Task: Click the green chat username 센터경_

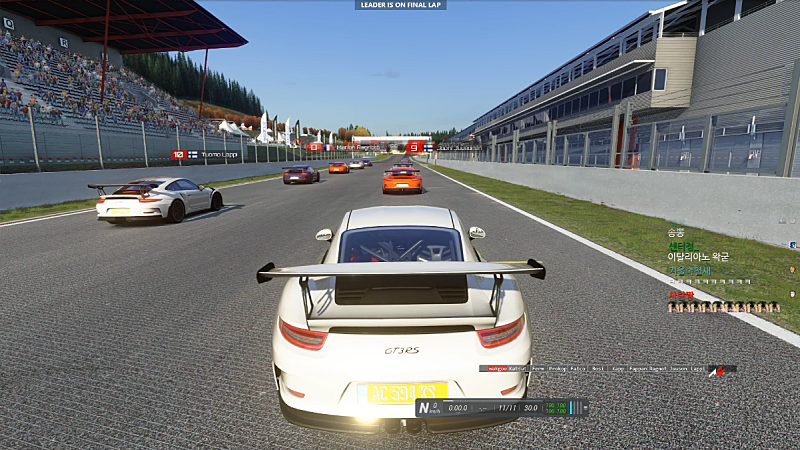Action: [682, 245]
